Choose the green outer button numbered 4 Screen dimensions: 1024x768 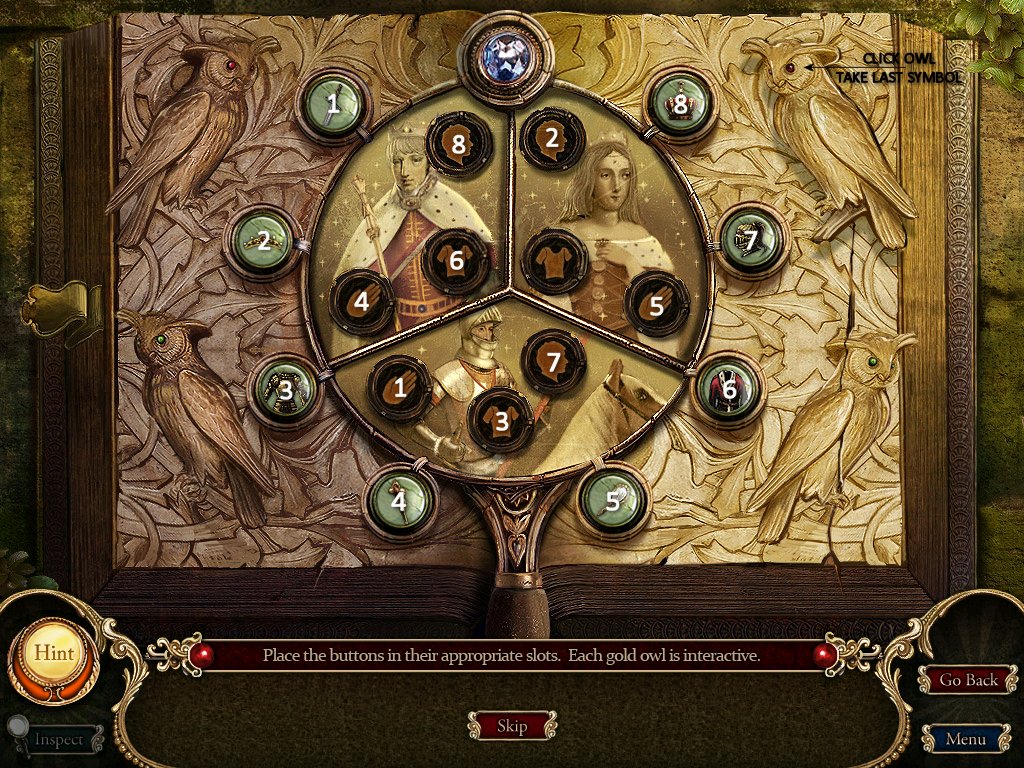(398, 500)
